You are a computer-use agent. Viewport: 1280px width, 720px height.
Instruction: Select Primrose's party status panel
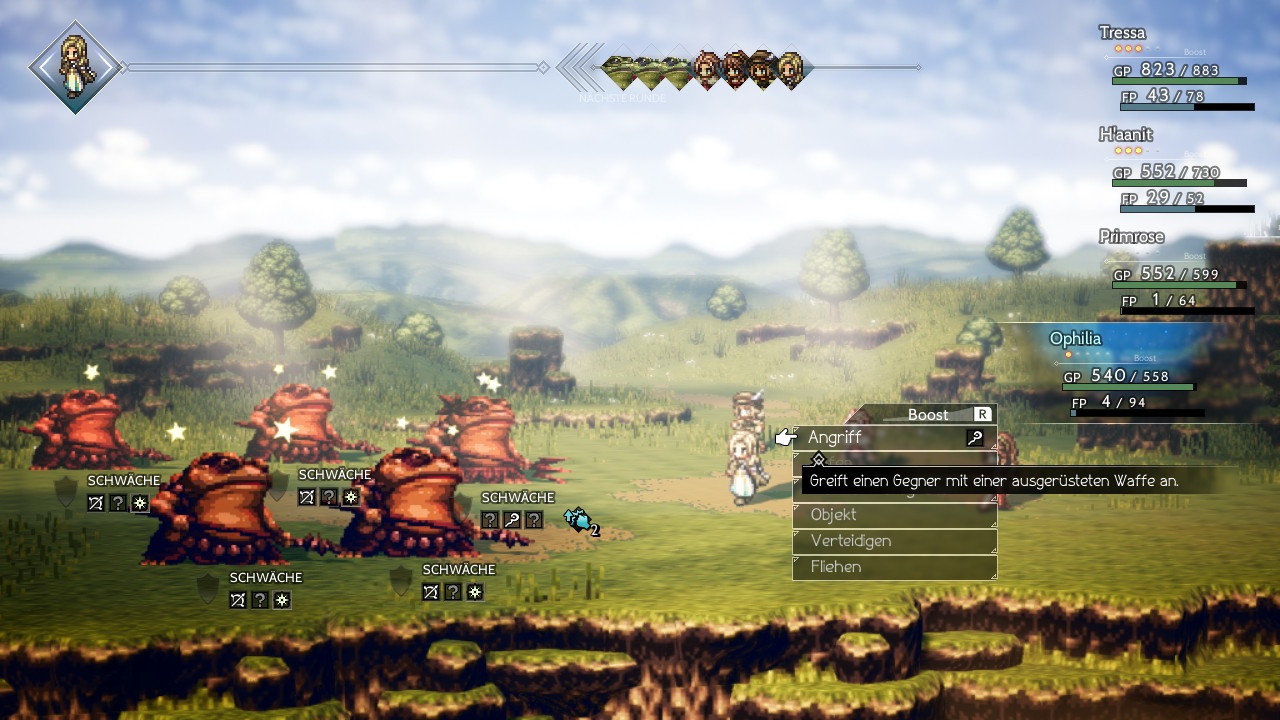pyautogui.click(x=1177, y=271)
